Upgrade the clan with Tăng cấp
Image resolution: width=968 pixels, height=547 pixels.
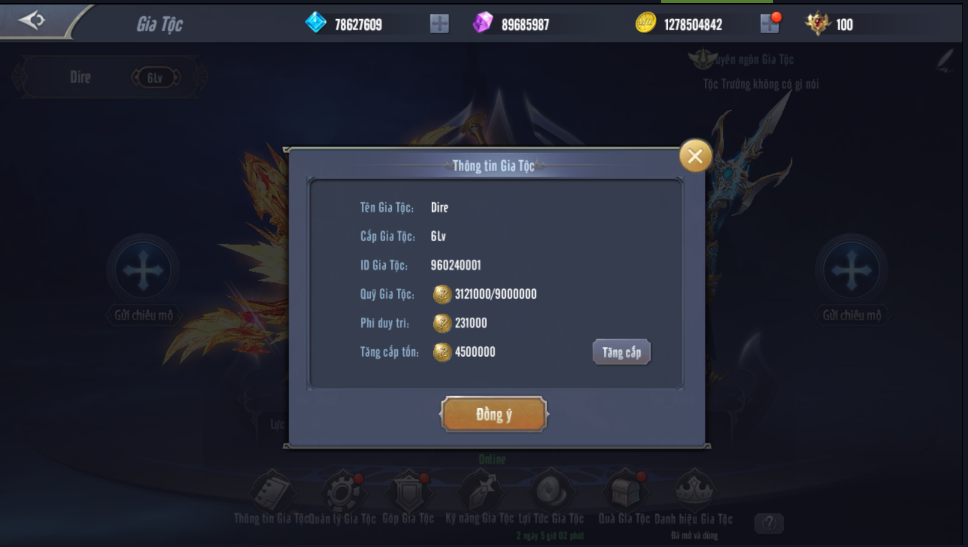(x=621, y=352)
